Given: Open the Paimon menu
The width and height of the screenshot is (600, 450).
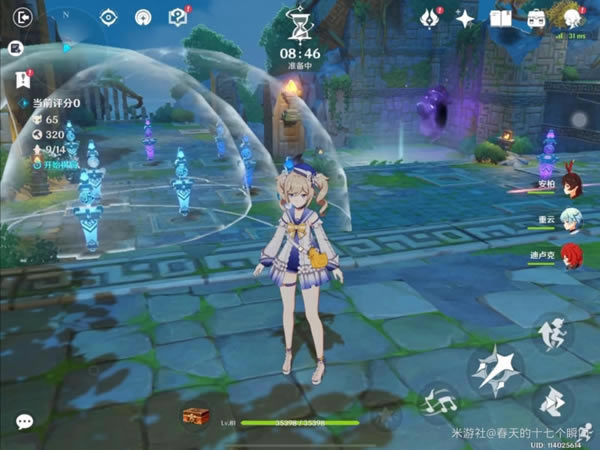Looking at the screenshot, I should (571, 17).
